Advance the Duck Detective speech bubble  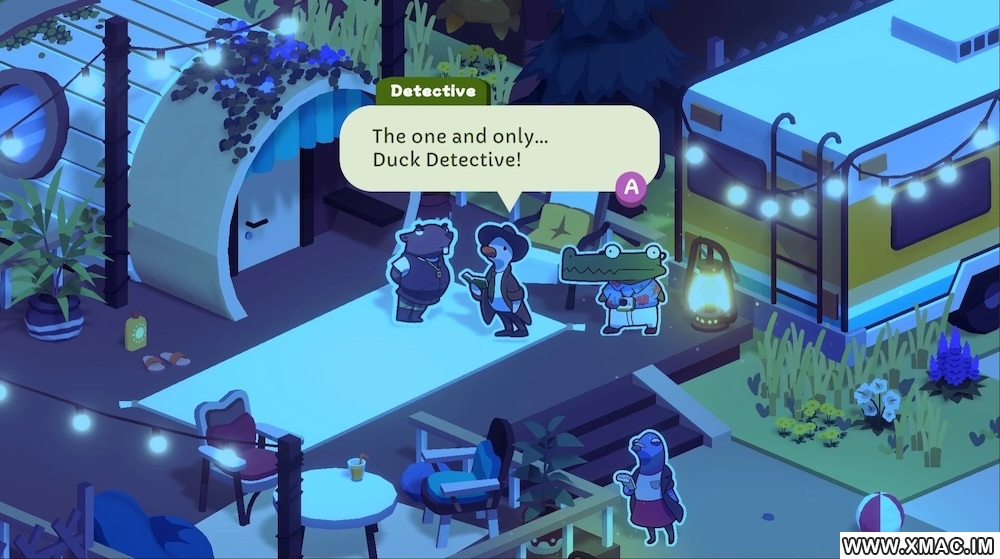pyautogui.click(x=631, y=186)
